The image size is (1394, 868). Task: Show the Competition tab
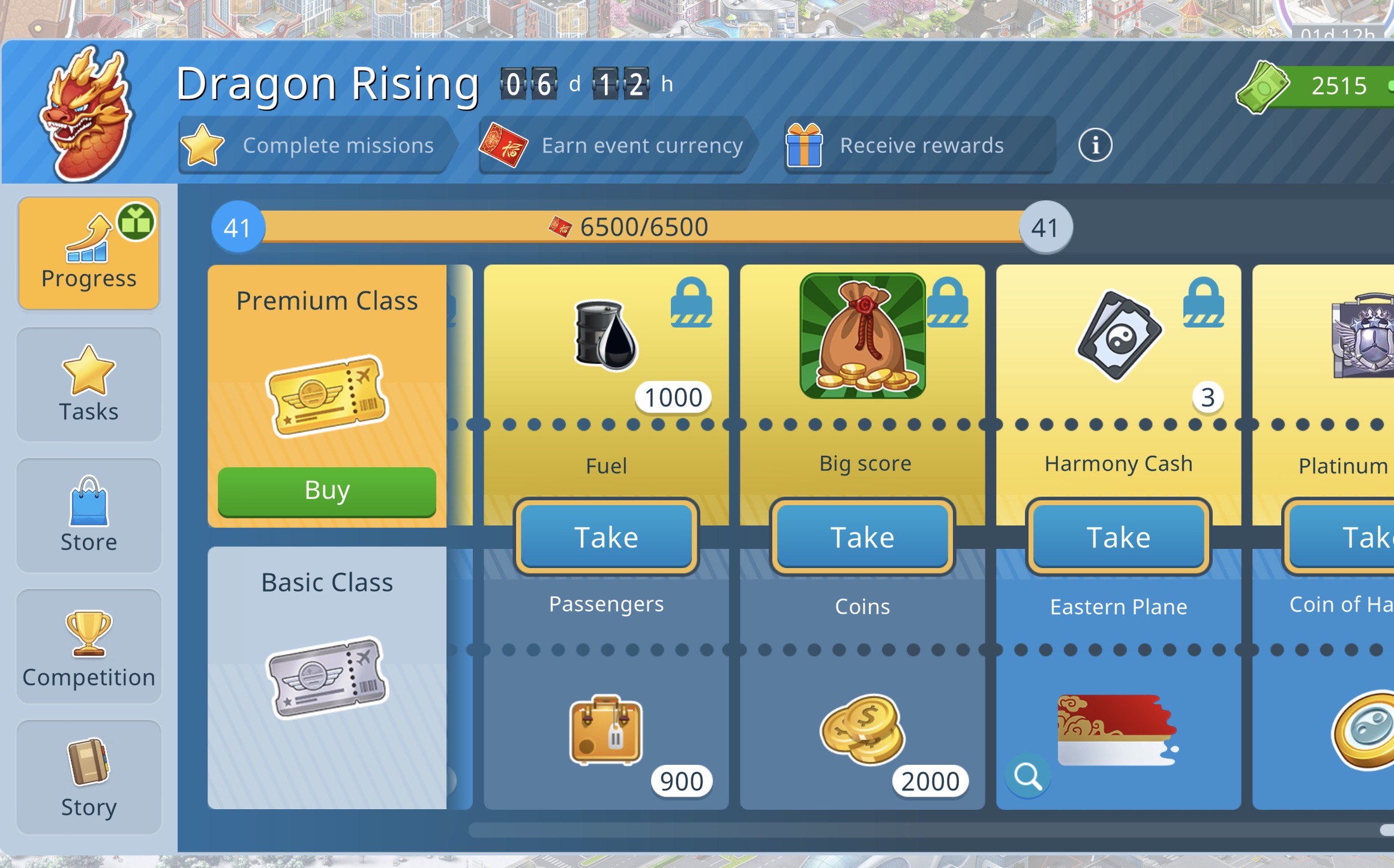[x=89, y=647]
